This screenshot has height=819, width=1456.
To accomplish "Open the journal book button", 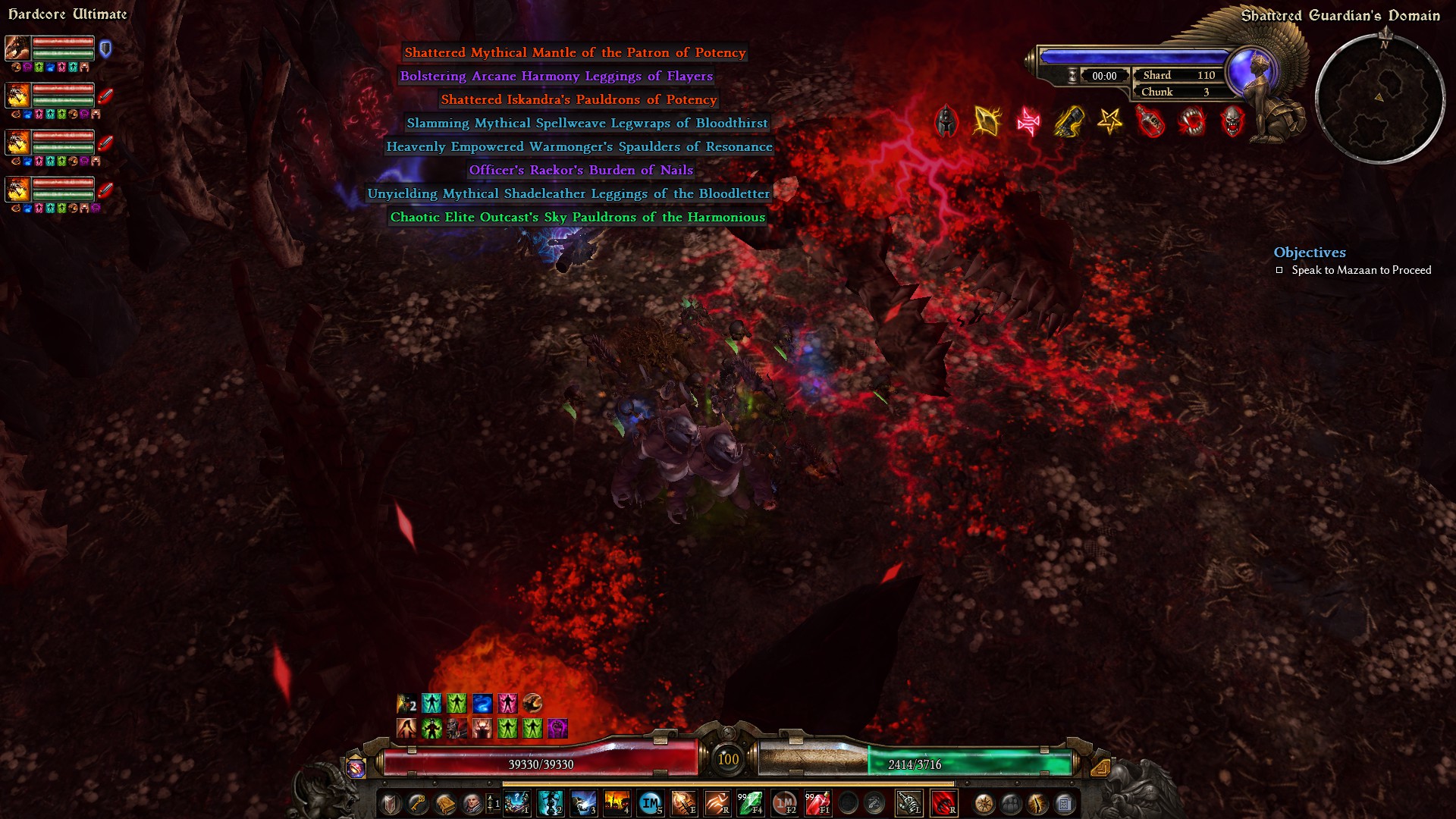I will [x=444, y=803].
